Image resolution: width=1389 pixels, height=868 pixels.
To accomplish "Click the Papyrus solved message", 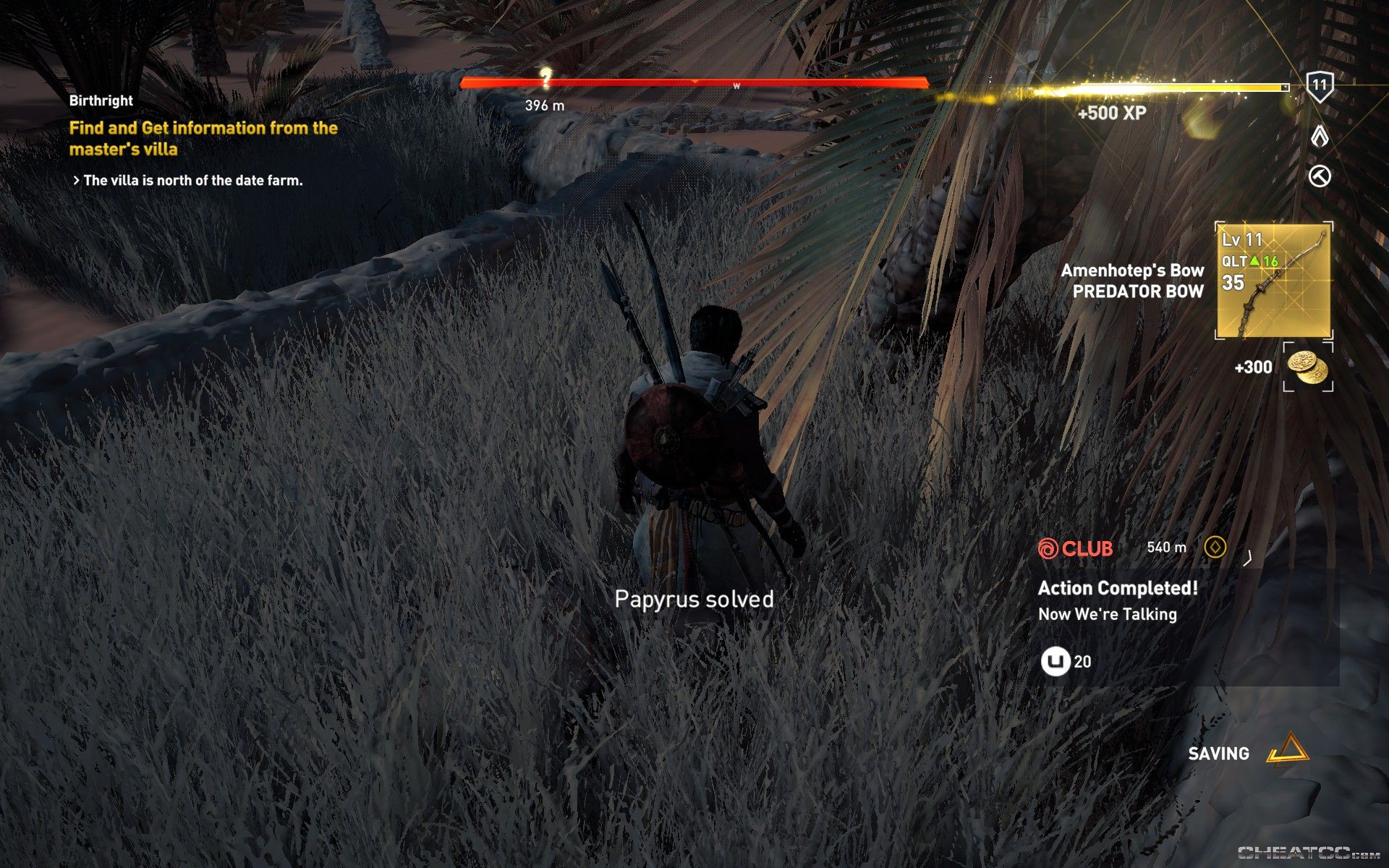I will coord(694,599).
